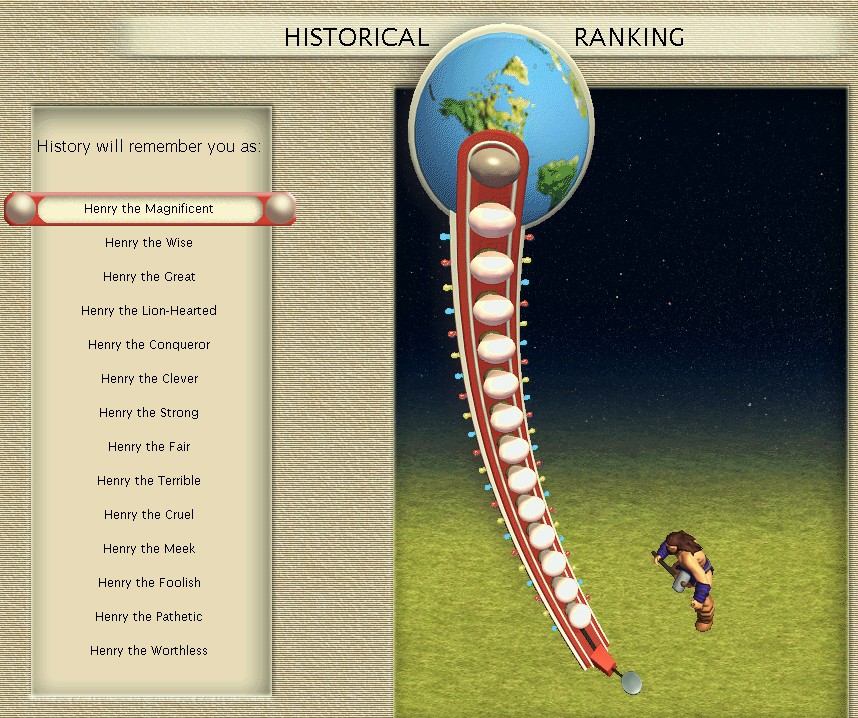Select the highlighted Henry the Magnificent row

click(x=149, y=209)
